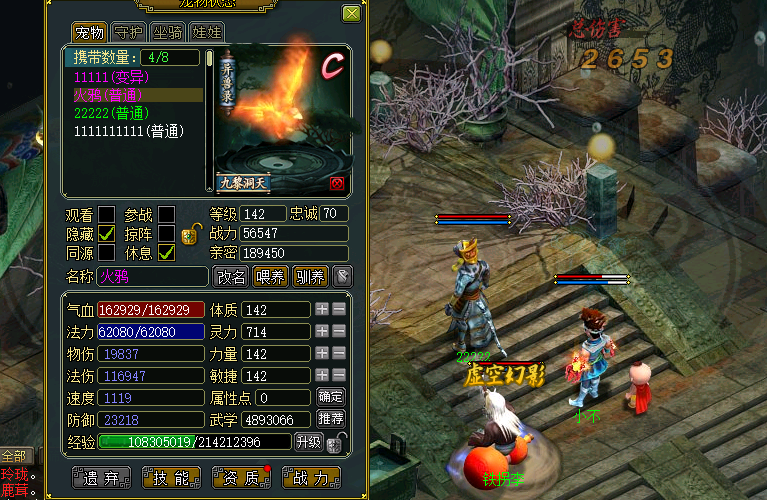The image size is (767, 500).
Task: Switch to the 守护 tab
Action: coord(129,32)
